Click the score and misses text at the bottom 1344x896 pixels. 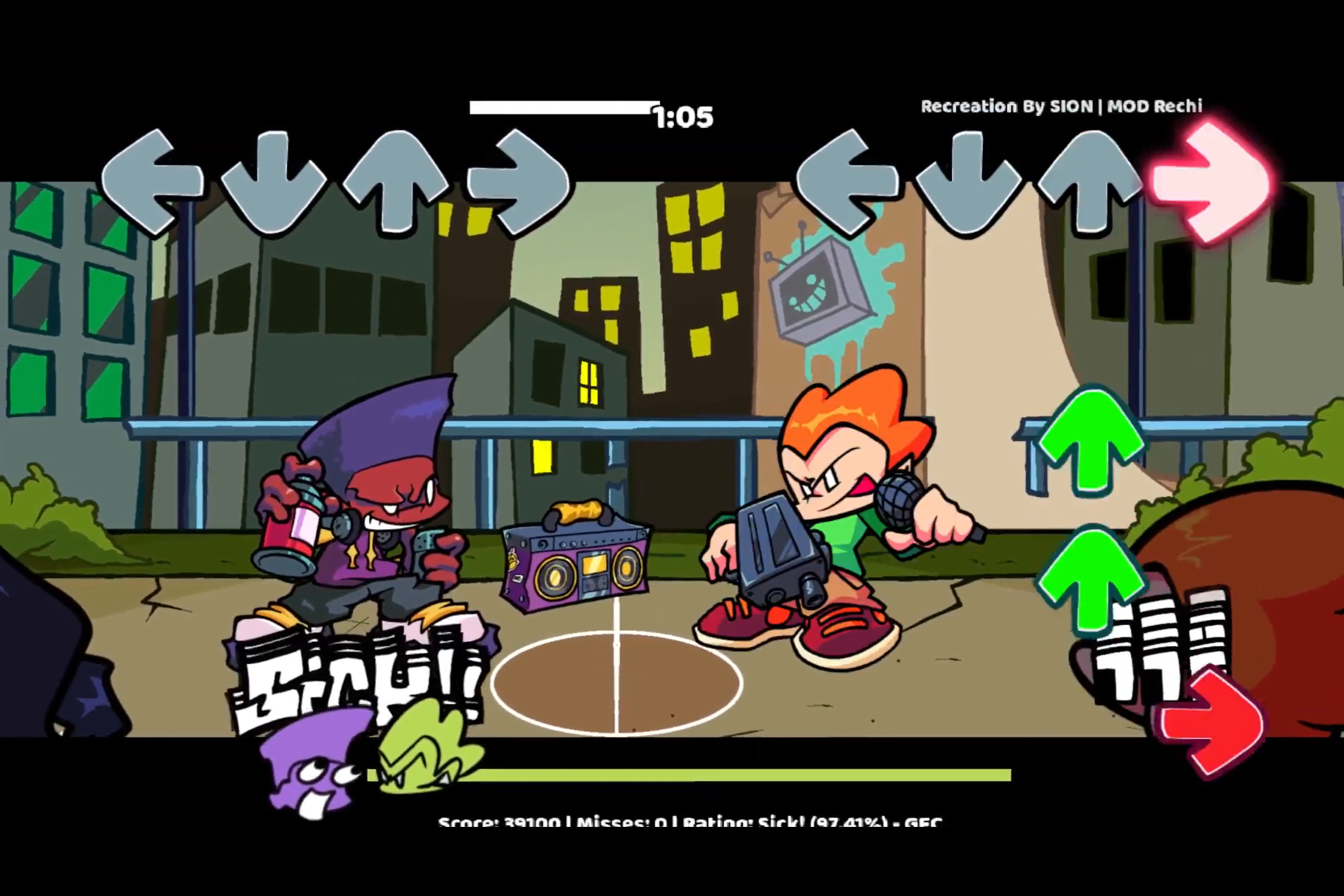point(685,825)
